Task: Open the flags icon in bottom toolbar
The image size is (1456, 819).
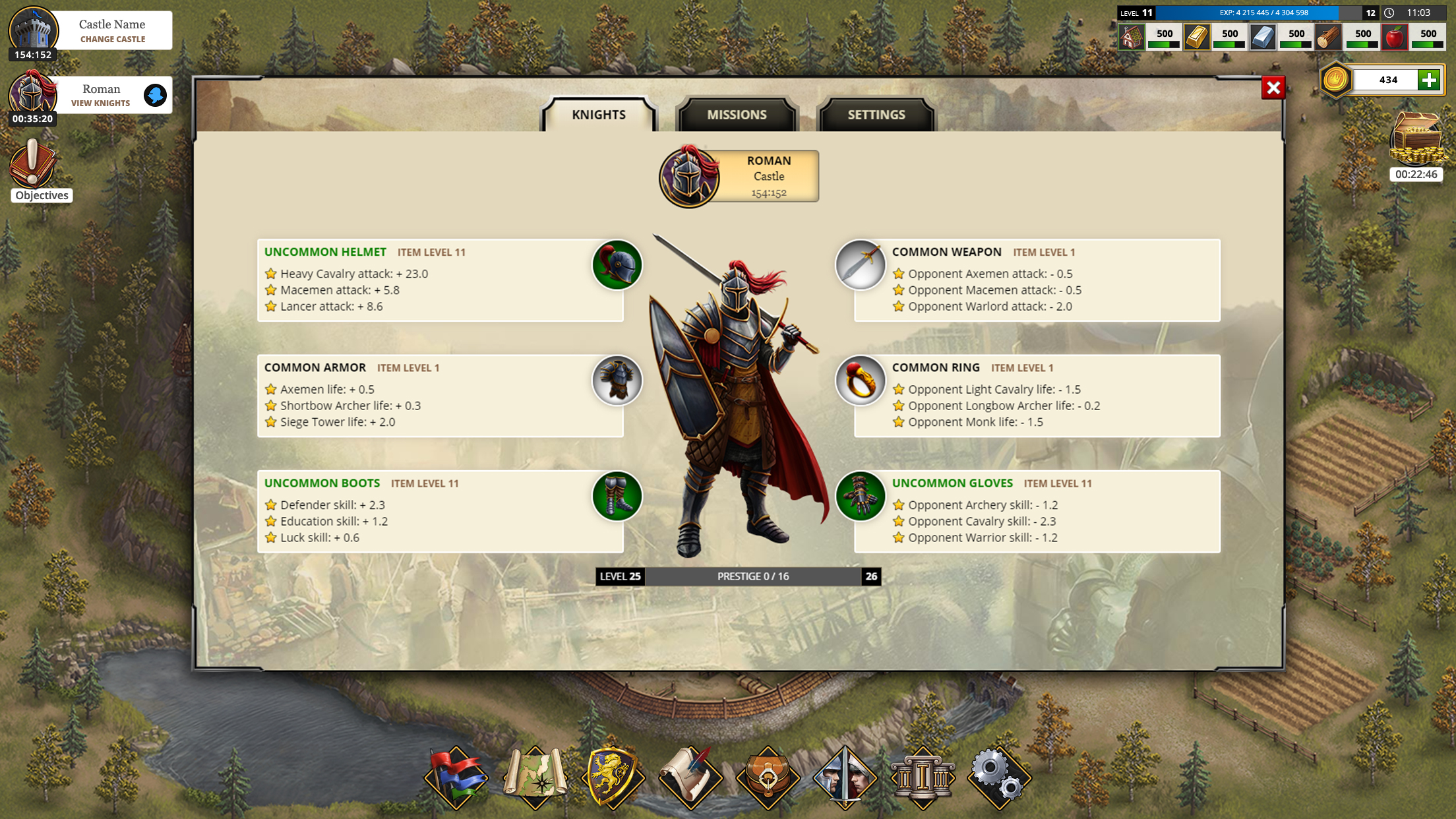Action: [457, 777]
